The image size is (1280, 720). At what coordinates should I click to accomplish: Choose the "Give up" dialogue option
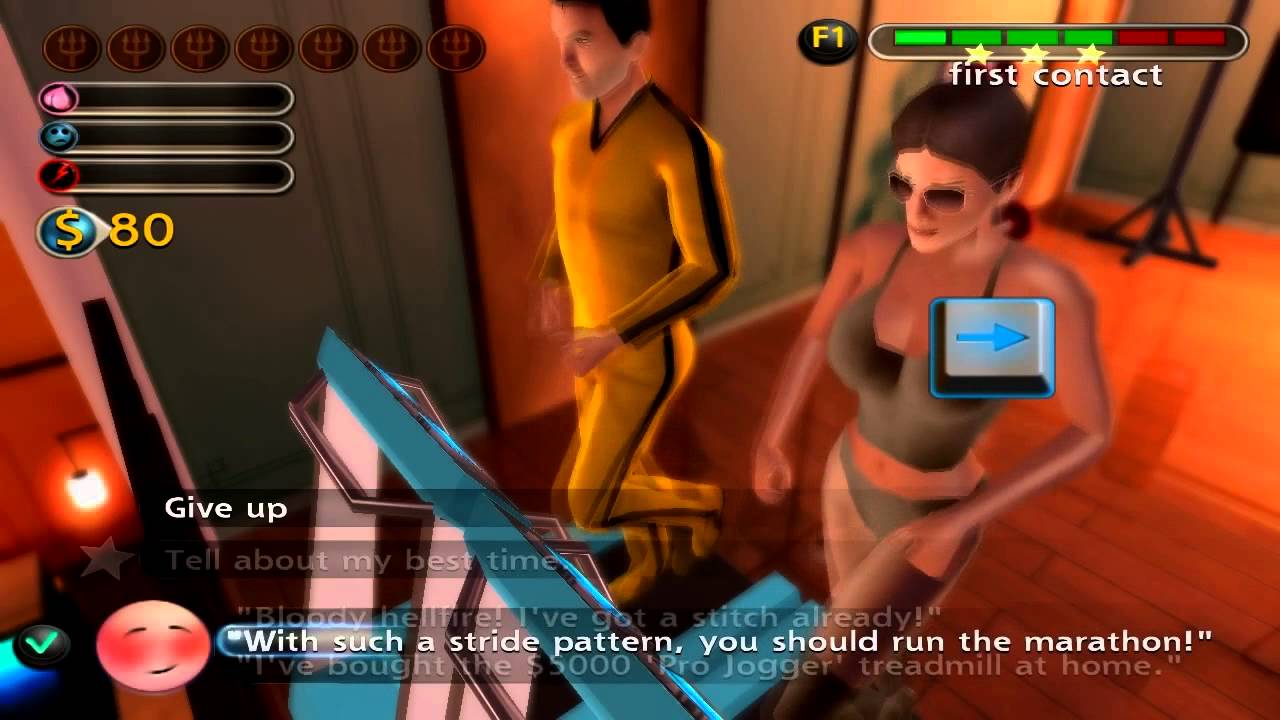[x=226, y=508]
